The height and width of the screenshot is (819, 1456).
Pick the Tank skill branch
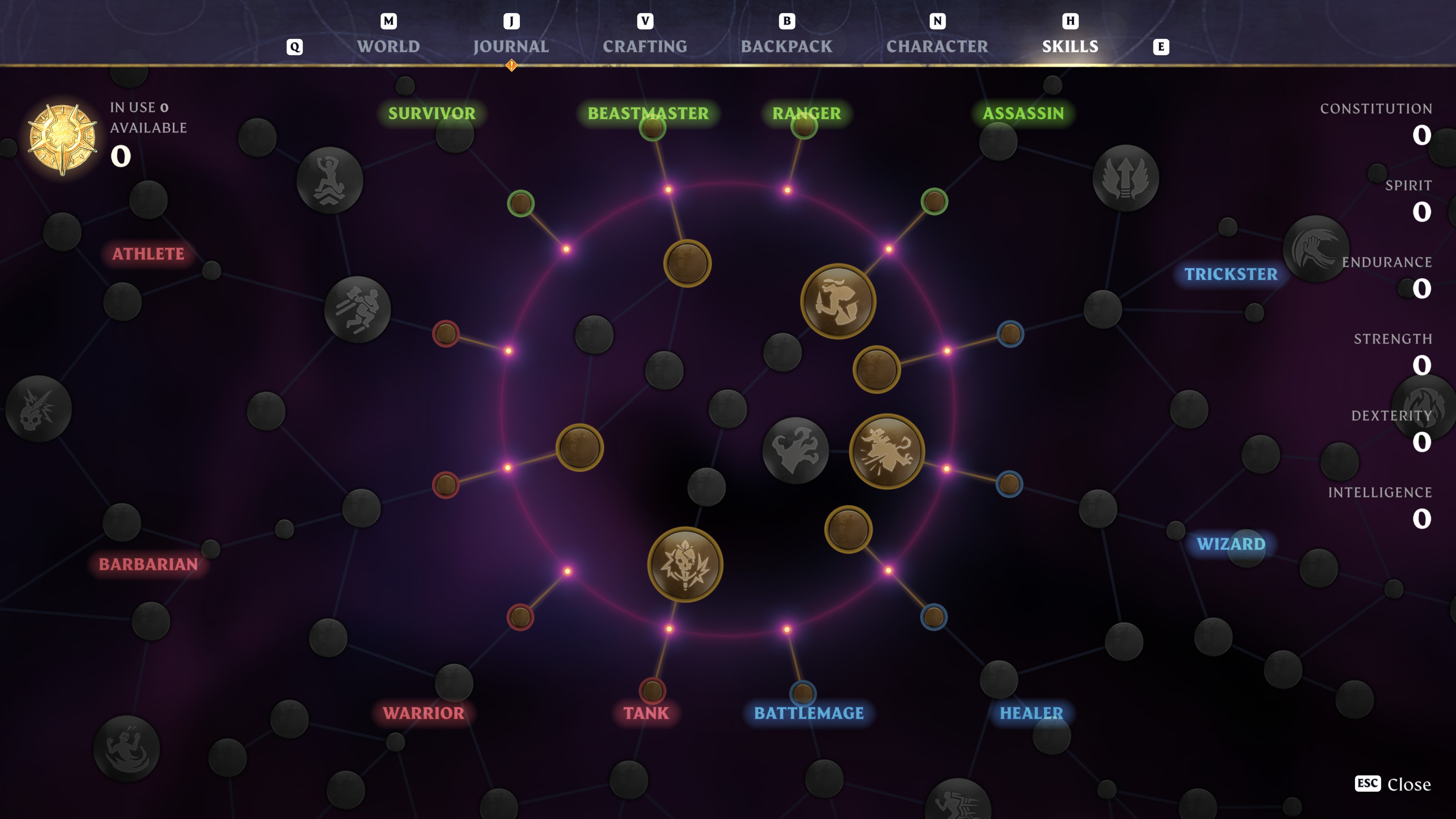coord(646,713)
